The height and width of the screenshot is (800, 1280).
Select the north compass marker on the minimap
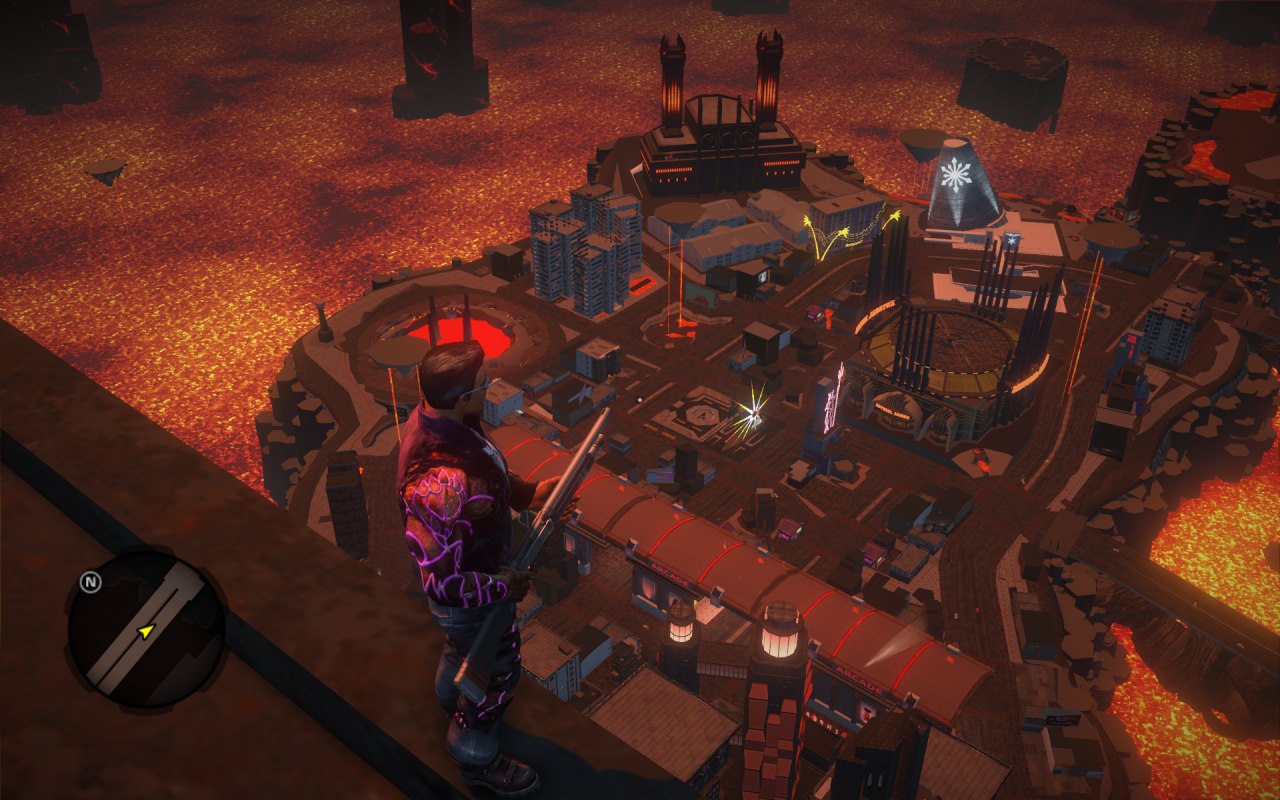tap(90, 582)
